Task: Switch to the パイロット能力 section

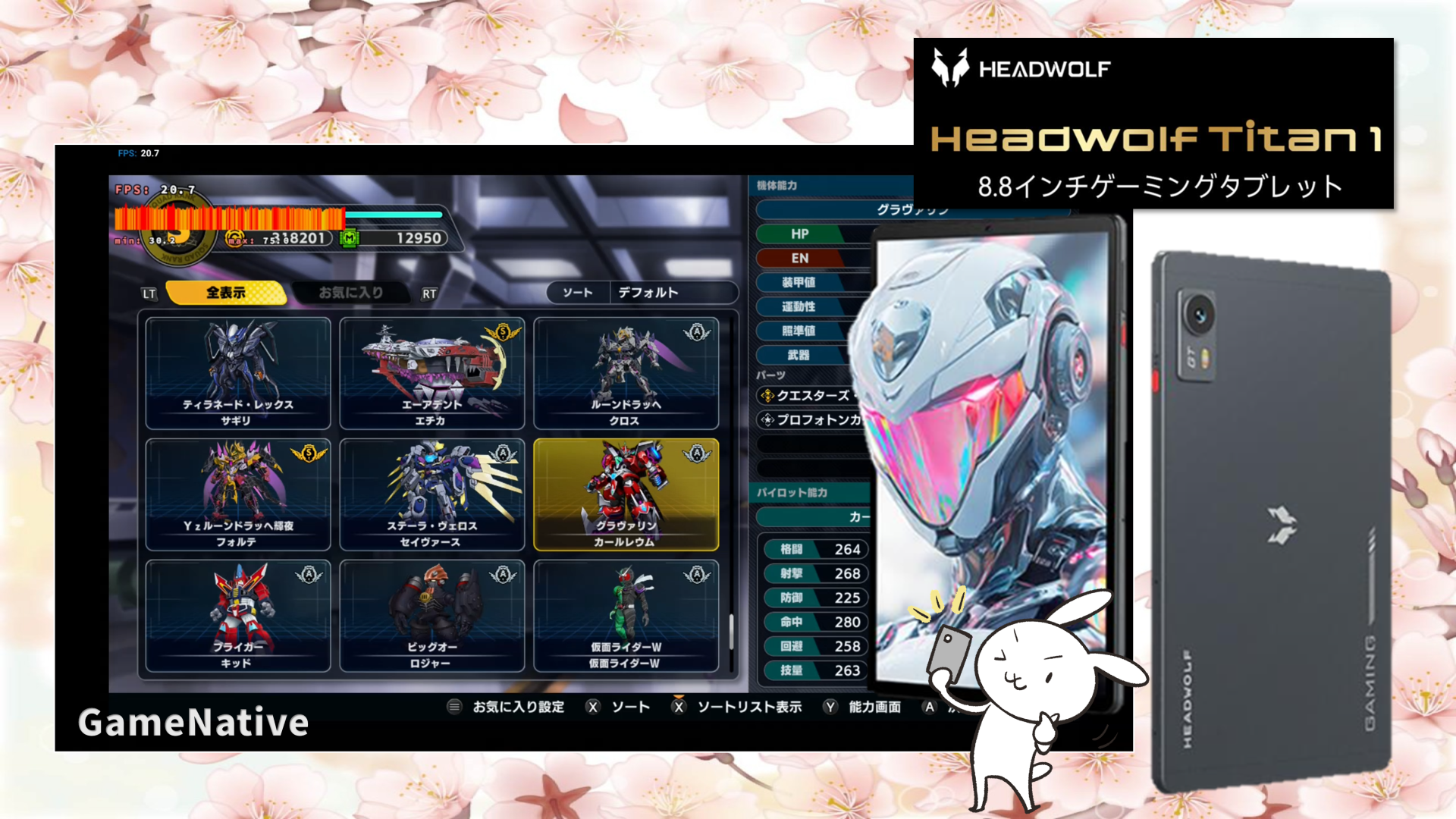Action: coord(793,492)
